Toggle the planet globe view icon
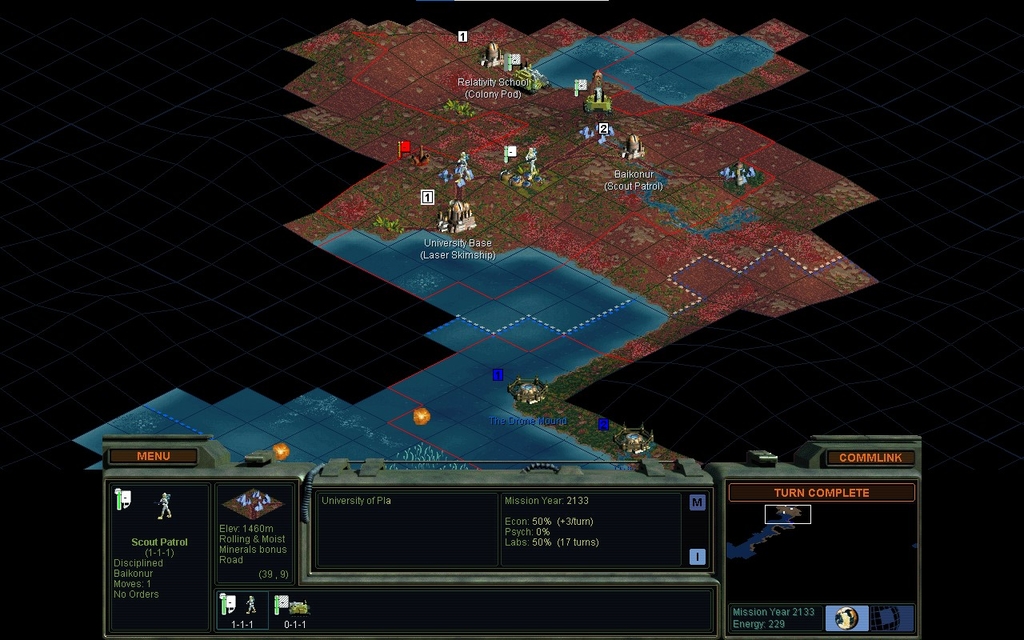 (847, 616)
